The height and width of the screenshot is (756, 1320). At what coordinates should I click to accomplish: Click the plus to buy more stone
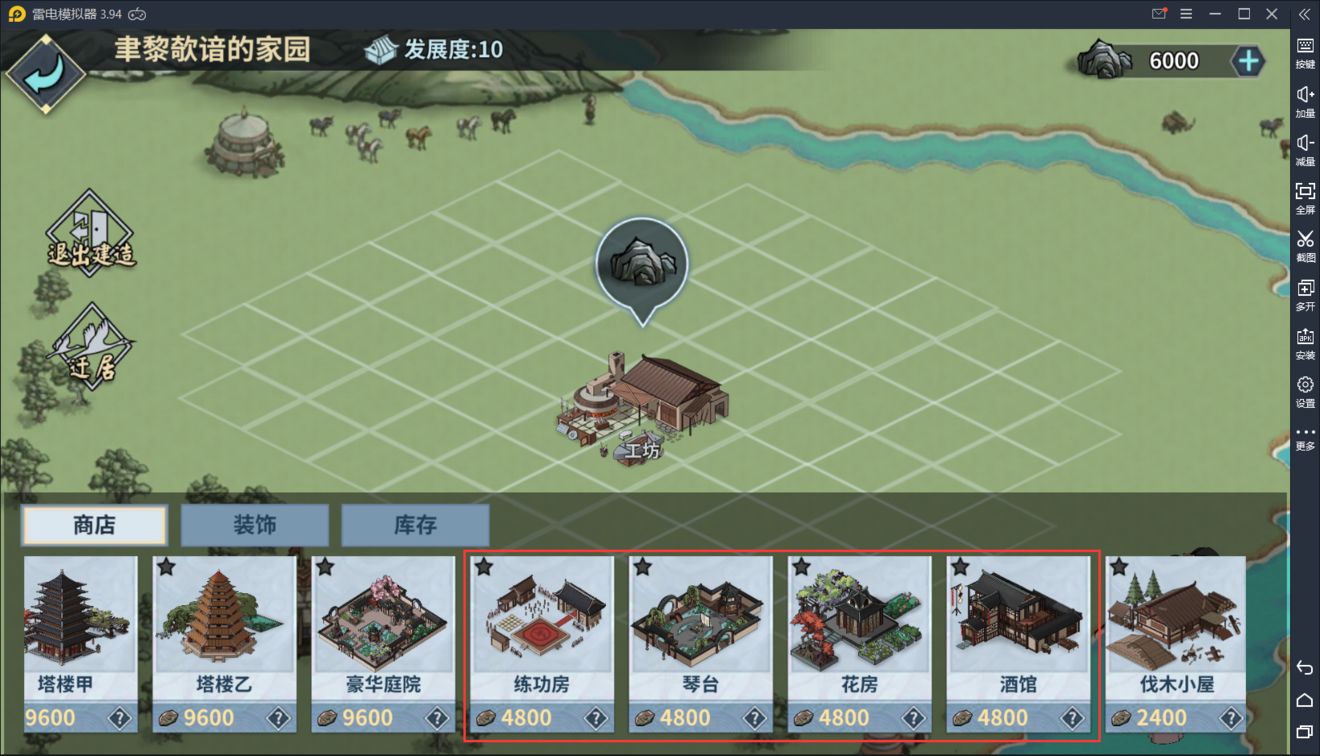pyautogui.click(x=1248, y=60)
